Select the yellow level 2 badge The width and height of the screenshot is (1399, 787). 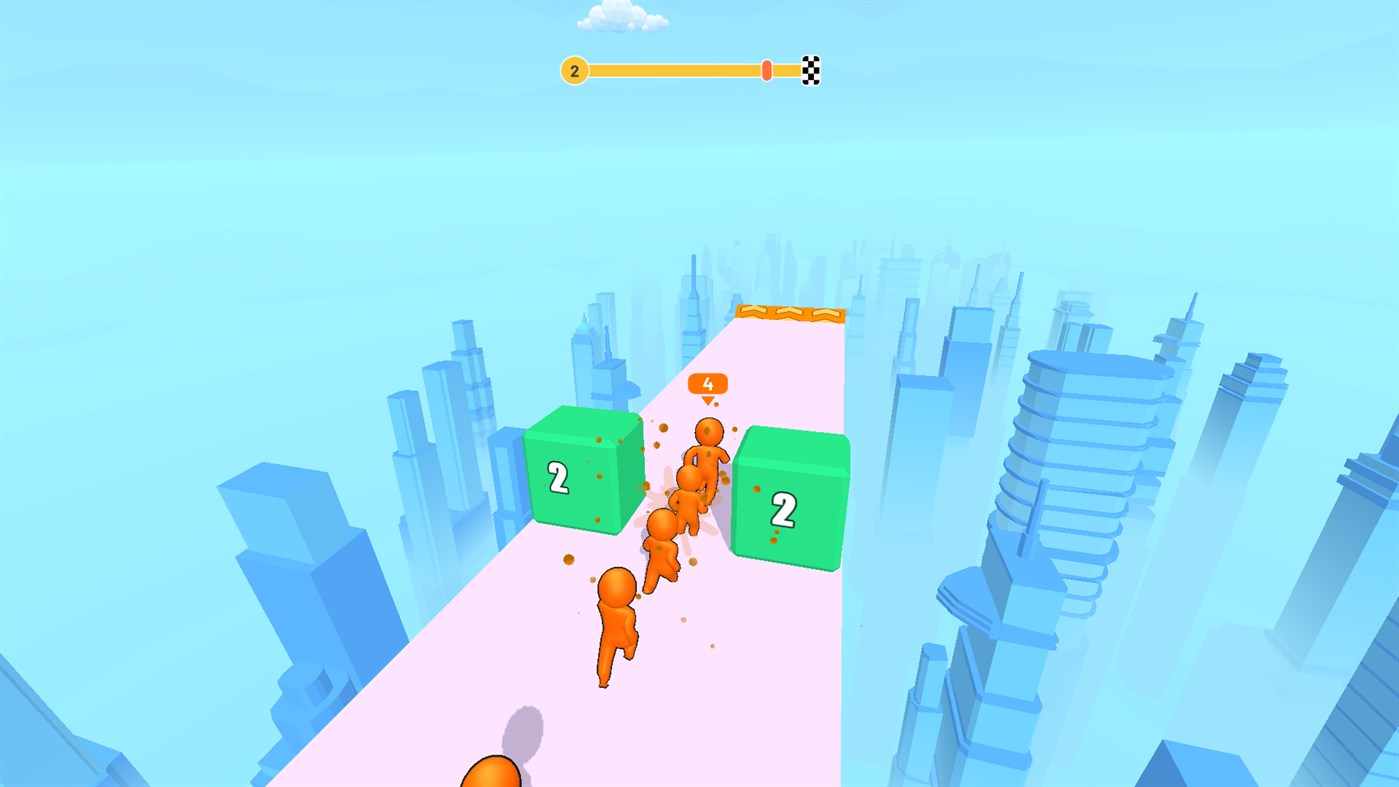[574, 70]
